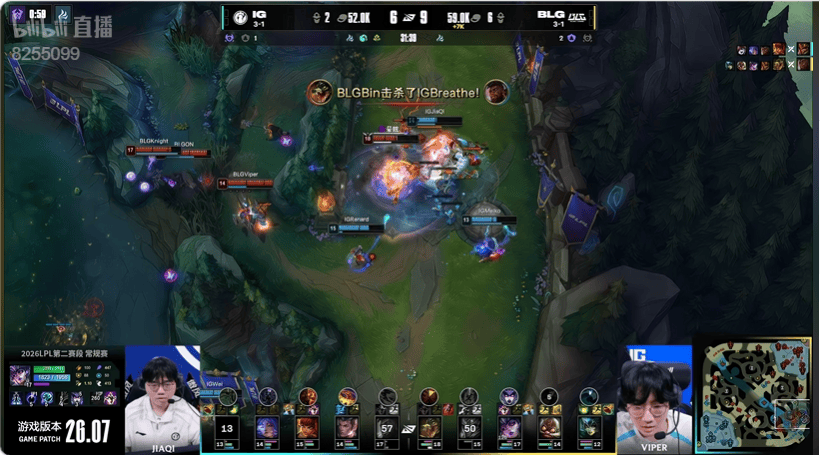Select the purple-haired champion portrait on scoreboard

pos(509,427)
